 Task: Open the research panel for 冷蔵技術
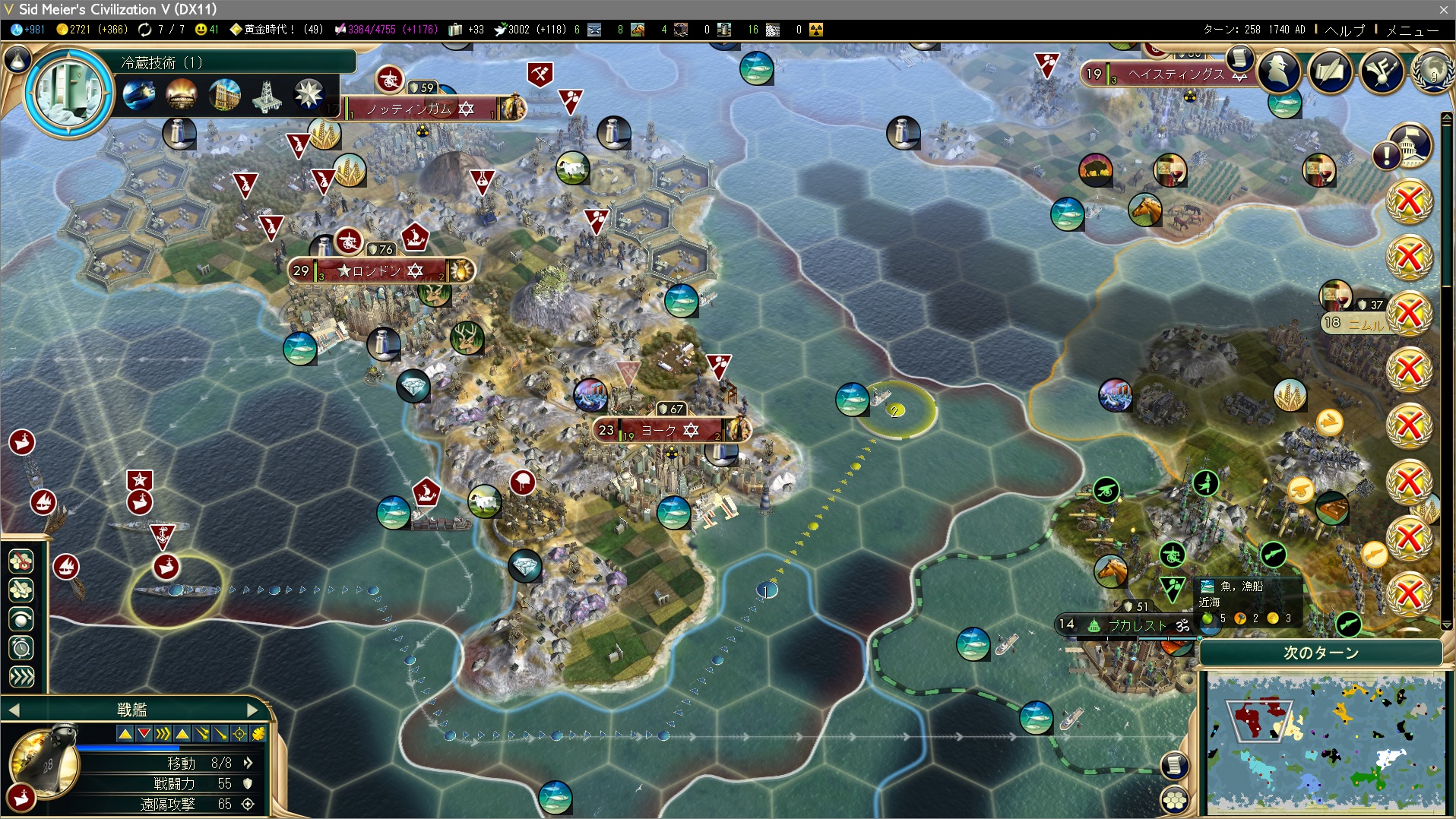[x=70, y=93]
